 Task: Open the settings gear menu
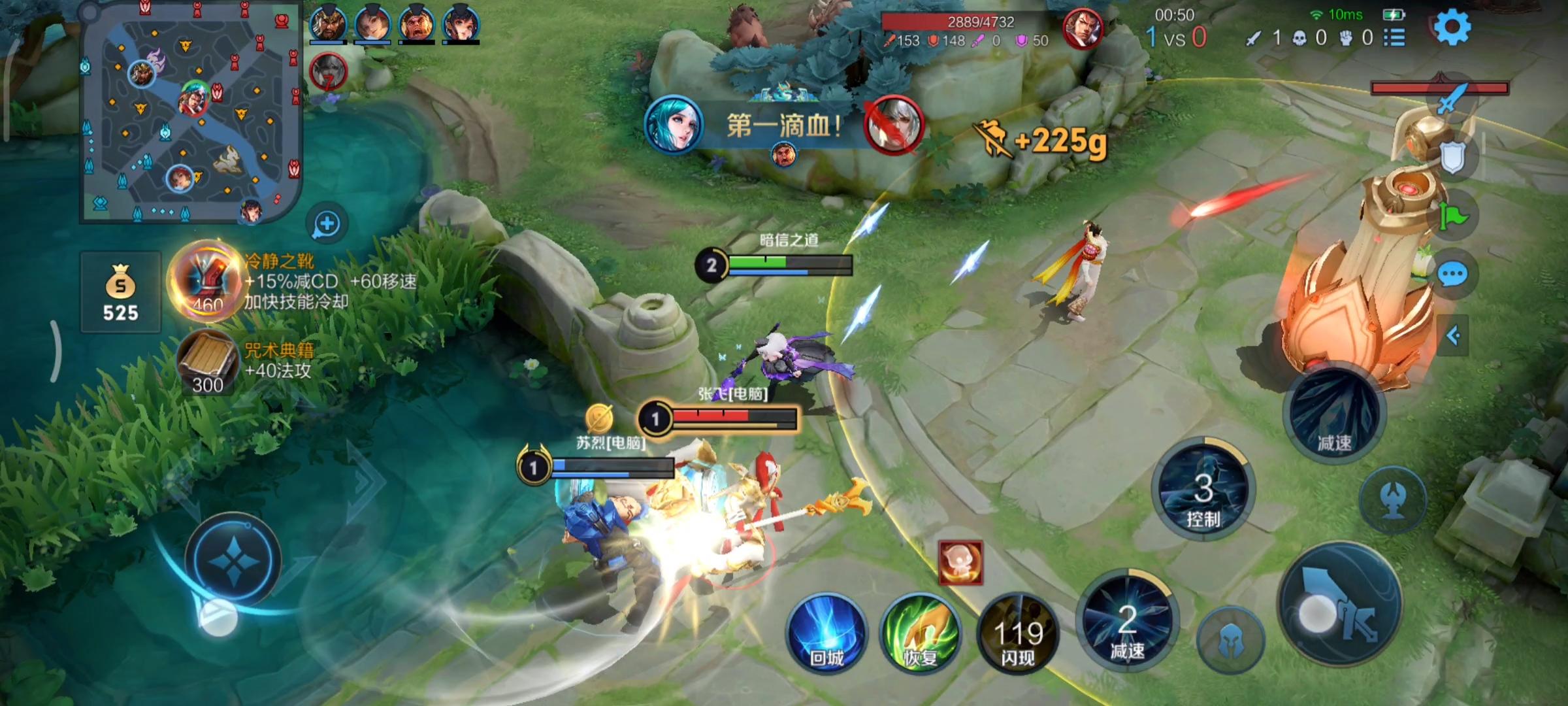coord(1452,27)
